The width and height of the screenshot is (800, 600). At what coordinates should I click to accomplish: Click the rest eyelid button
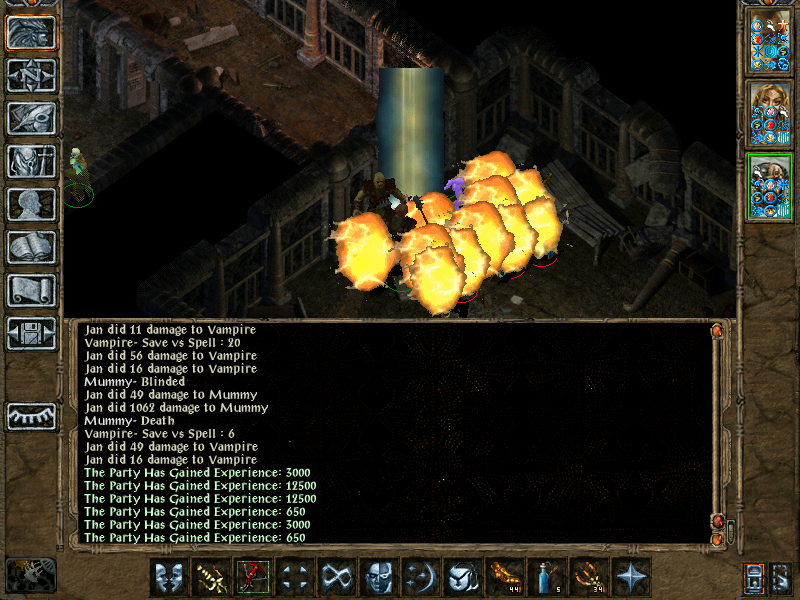click(32, 416)
